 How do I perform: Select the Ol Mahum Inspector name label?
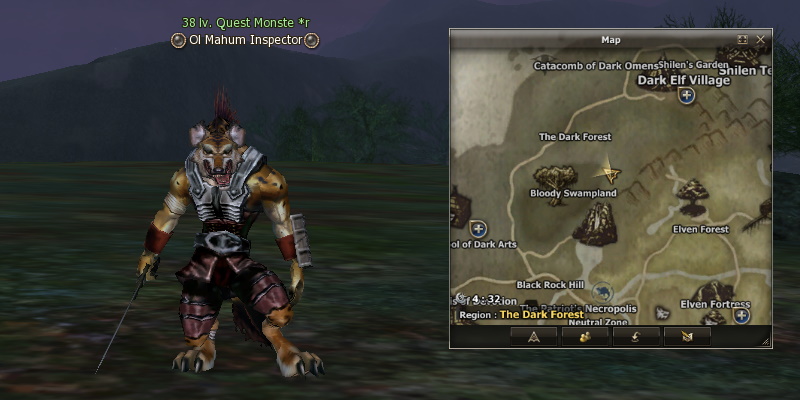pyautogui.click(x=245, y=40)
